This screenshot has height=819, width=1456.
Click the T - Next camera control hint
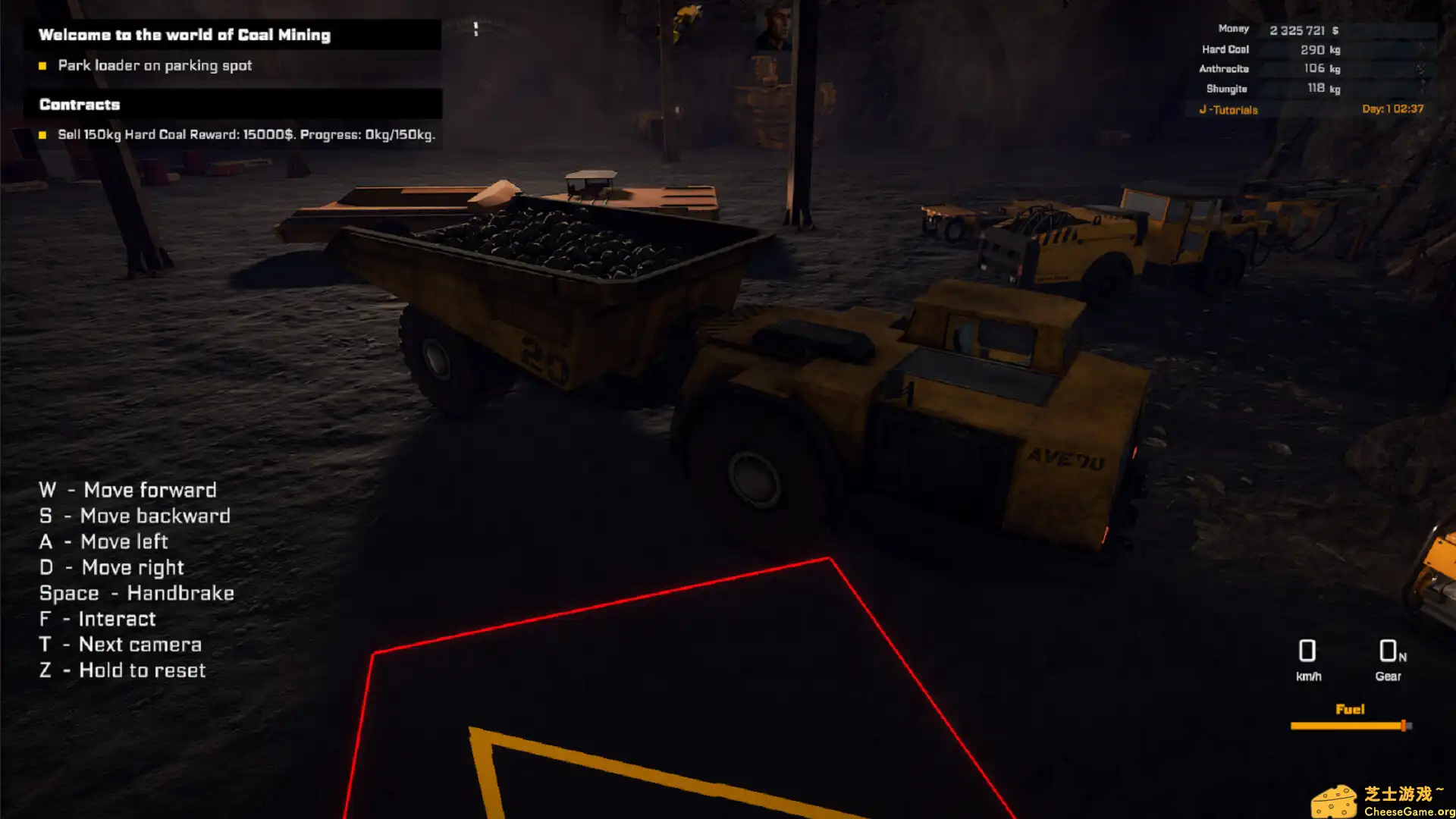coord(121,645)
